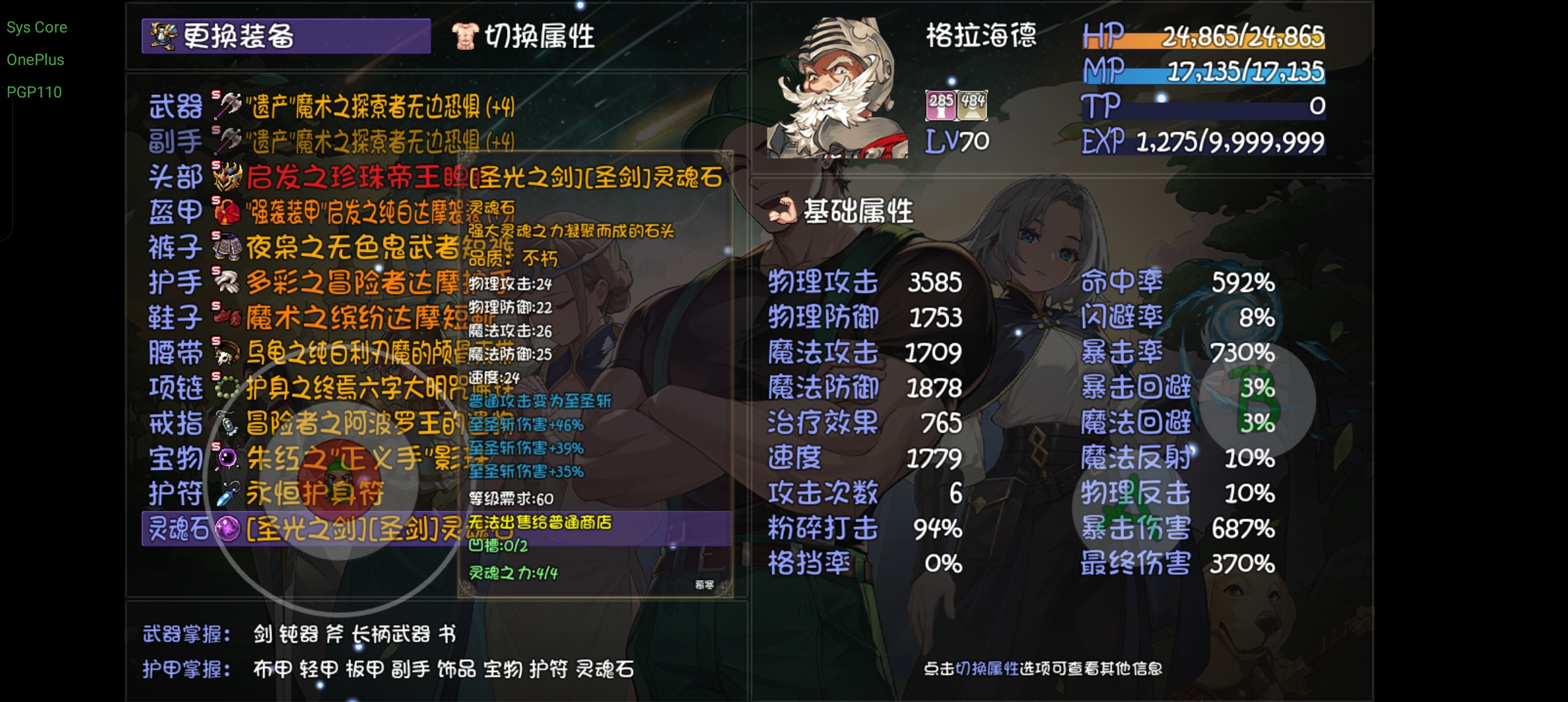Open the head slot crown icon
This screenshot has height=702, width=1568.
click(x=226, y=175)
